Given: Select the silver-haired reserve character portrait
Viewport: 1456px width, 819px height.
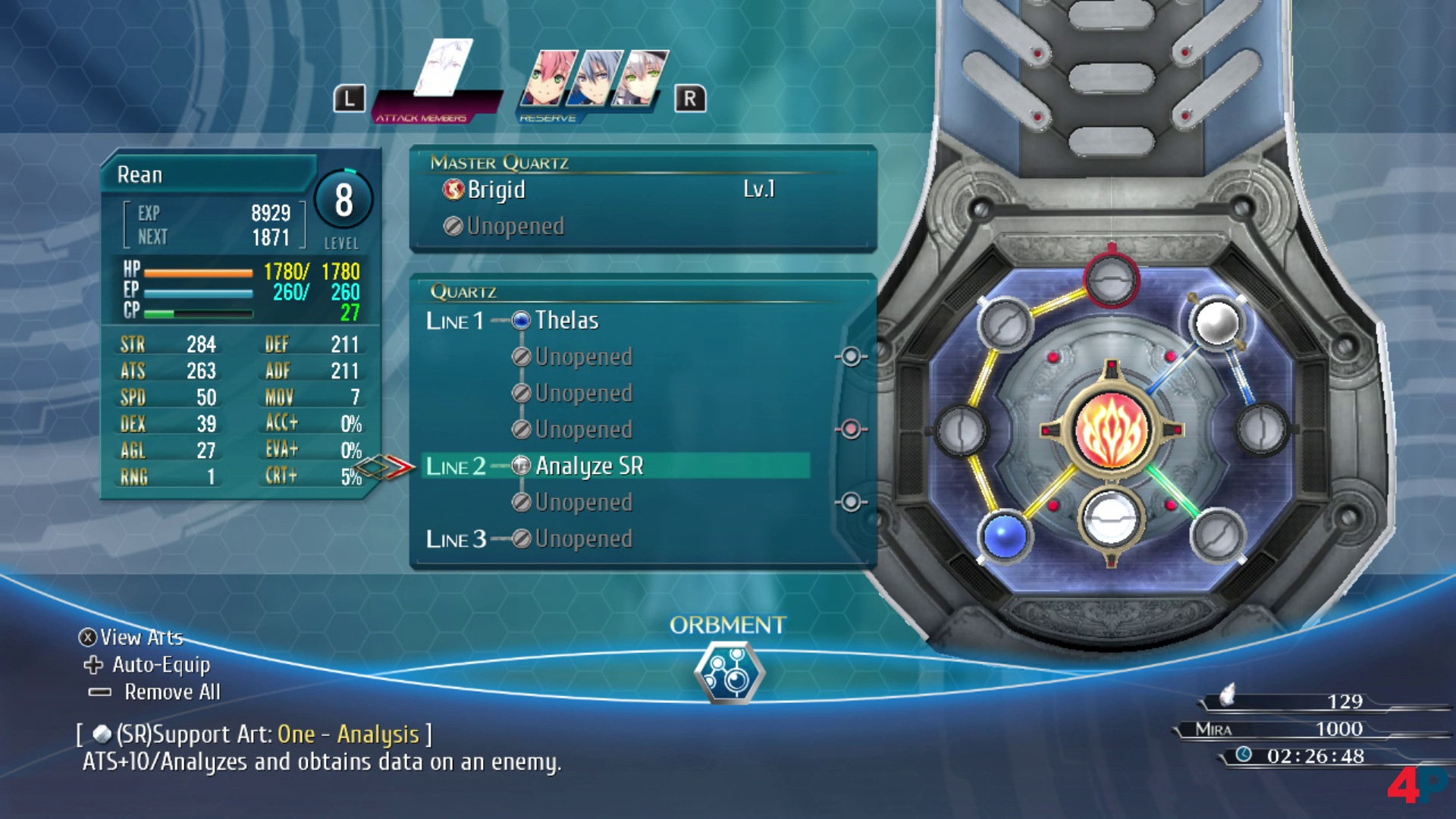Looking at the screenshot, I should coord(642,77).
